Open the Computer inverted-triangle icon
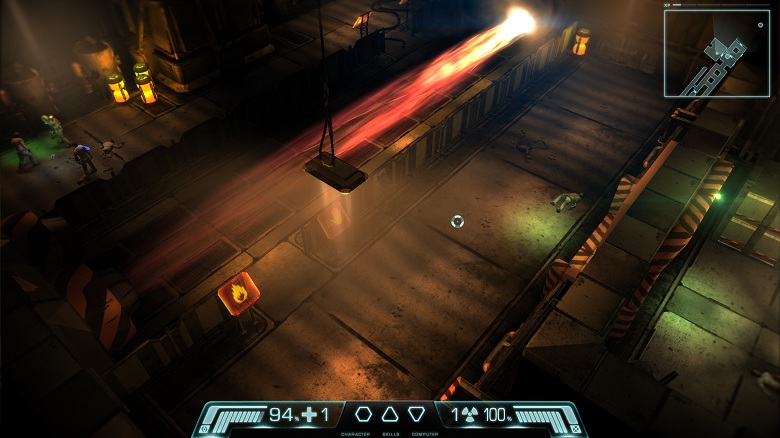The image size is (780, 438). [416, 414]
